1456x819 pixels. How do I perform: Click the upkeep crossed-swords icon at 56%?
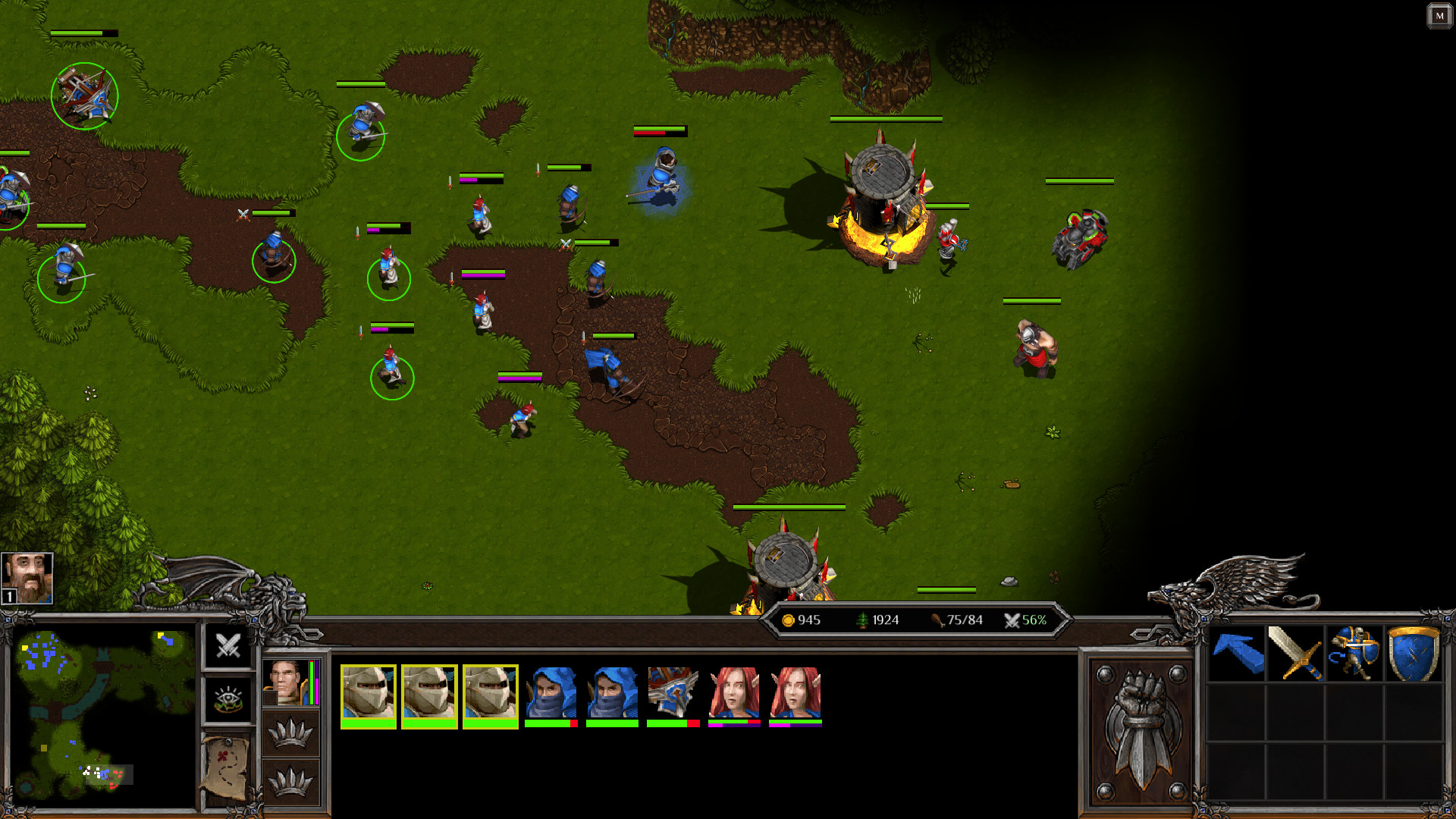coord(1010,620)
